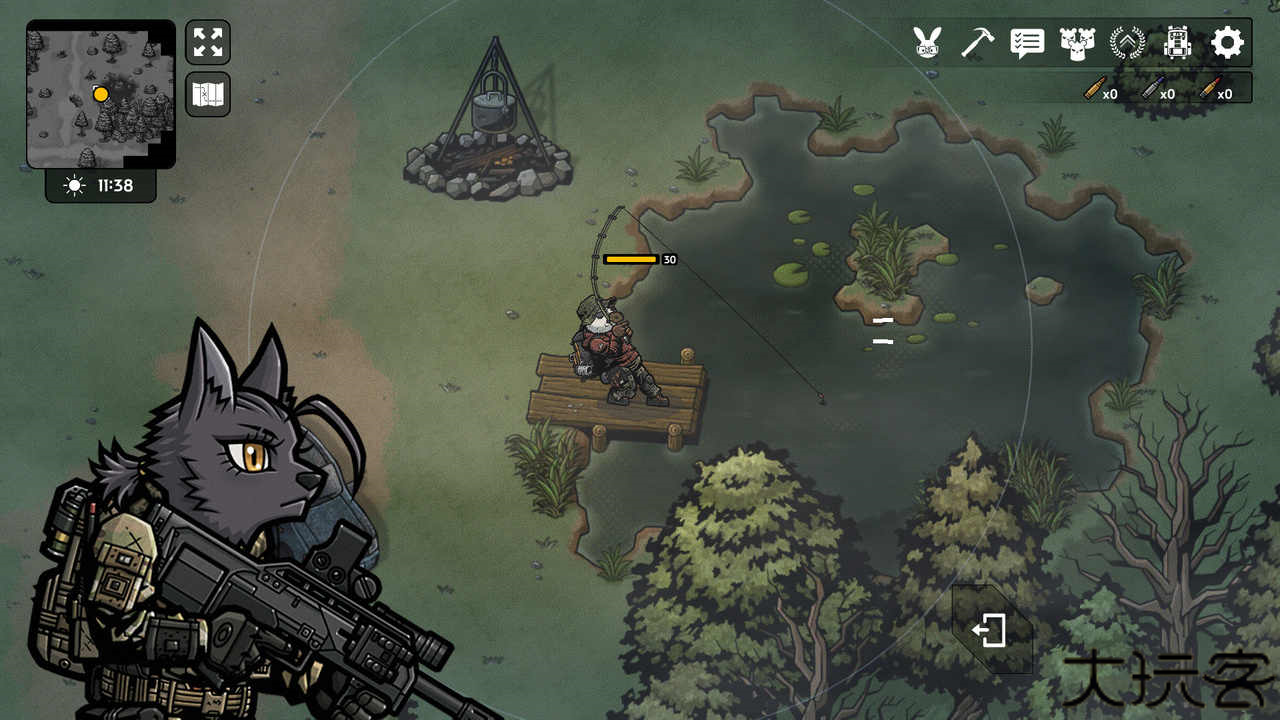Viewport: 1280px width, 720px height.
Task: Open the gear settings menu
Action: click(x=1227, y=42)
